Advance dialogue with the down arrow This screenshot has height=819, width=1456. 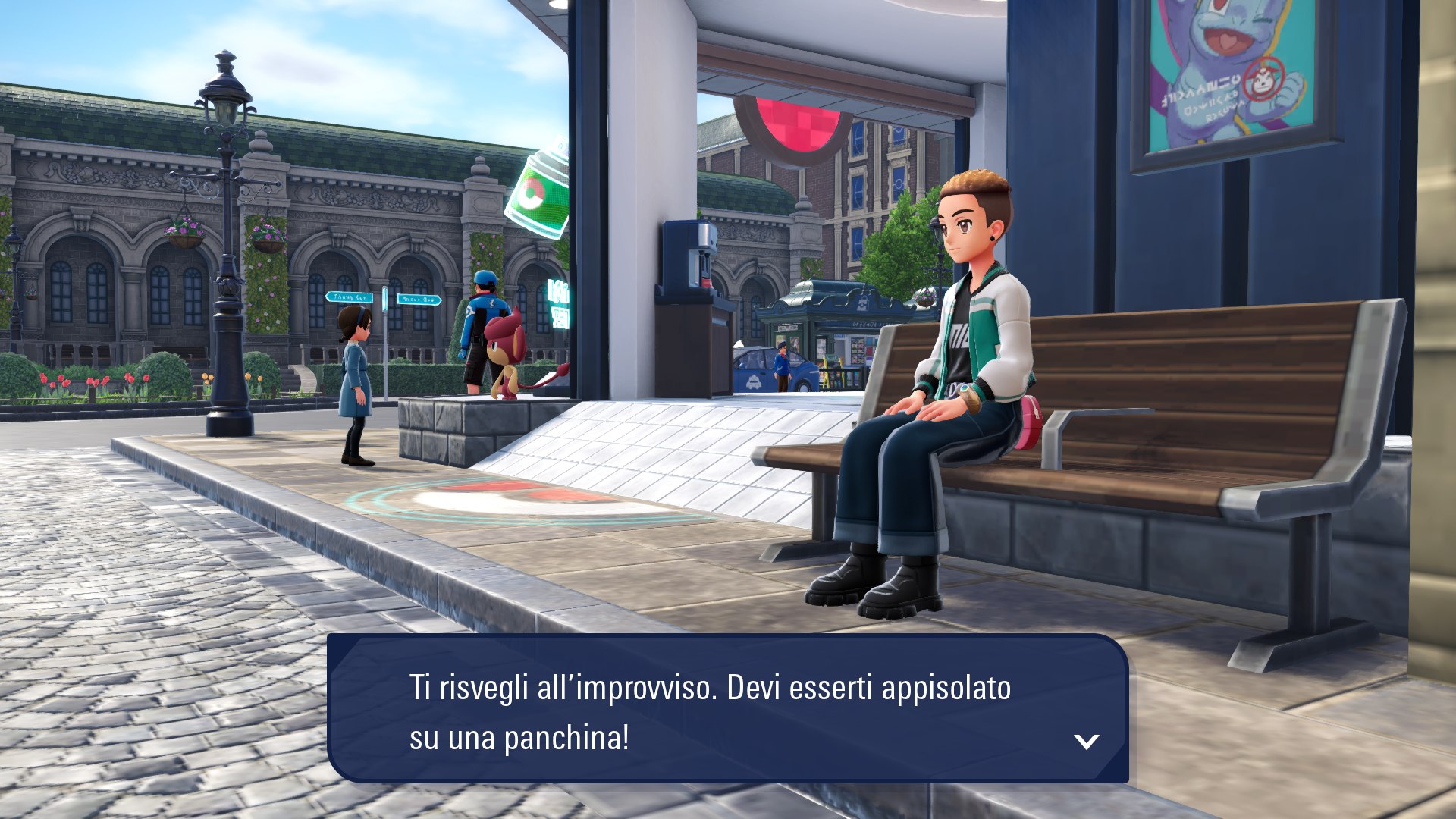pos(1086,742)
